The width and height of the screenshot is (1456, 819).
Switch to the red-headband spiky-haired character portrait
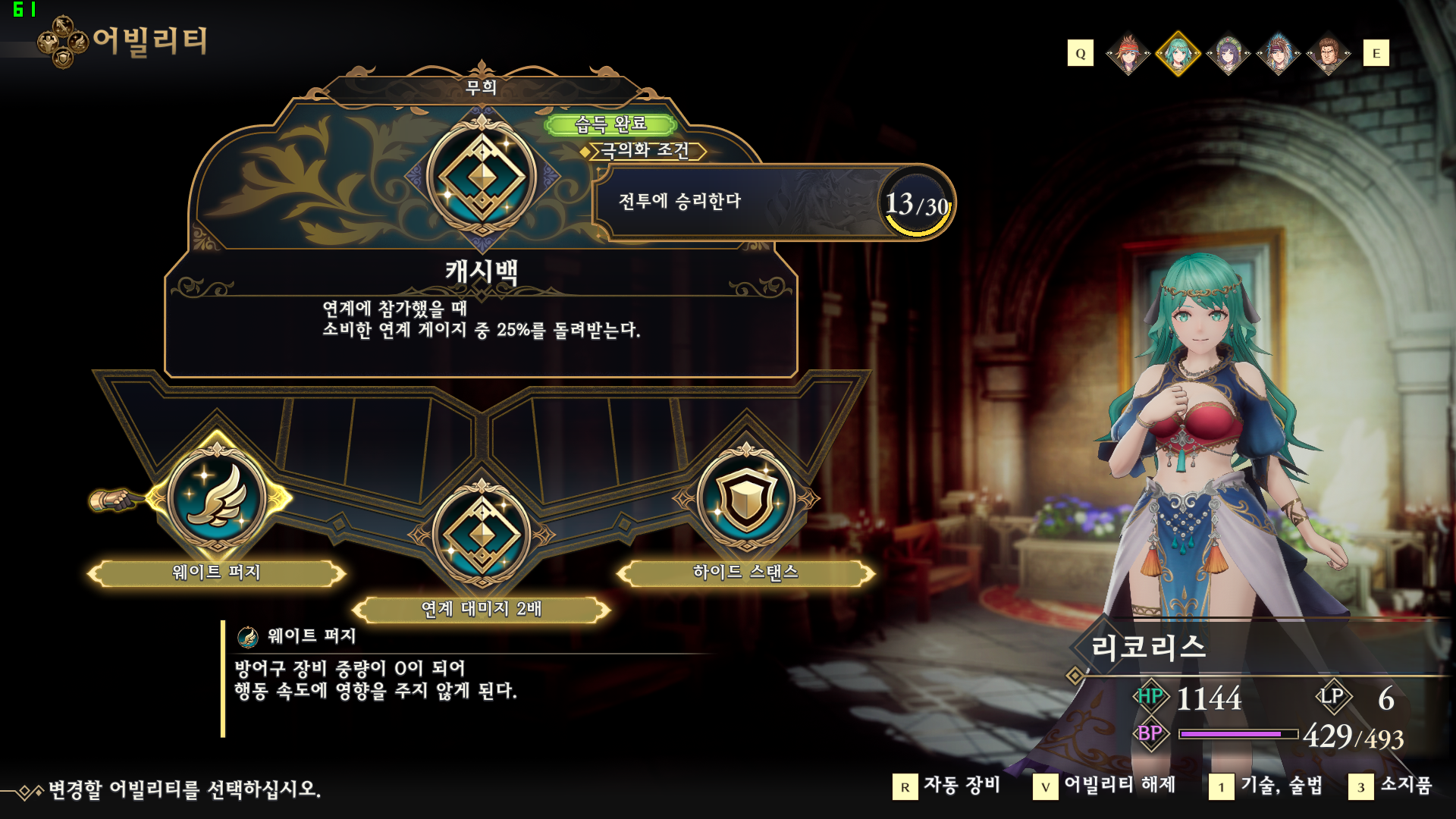[1128, 54]
